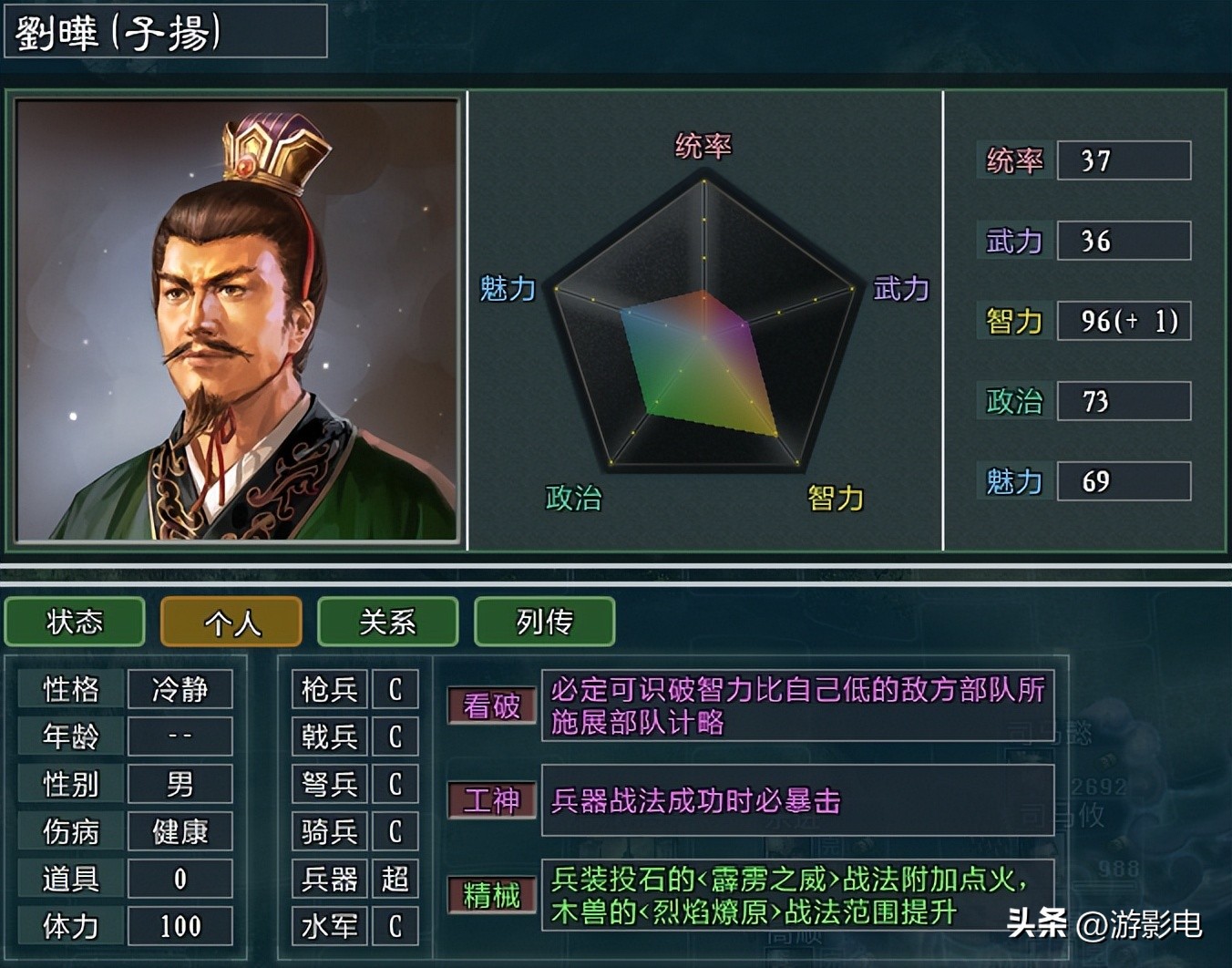Click the 体力 value showing 100
The height and width of the screenshot is (968, 1232).
pyautogui.click(x=180, y=926)
